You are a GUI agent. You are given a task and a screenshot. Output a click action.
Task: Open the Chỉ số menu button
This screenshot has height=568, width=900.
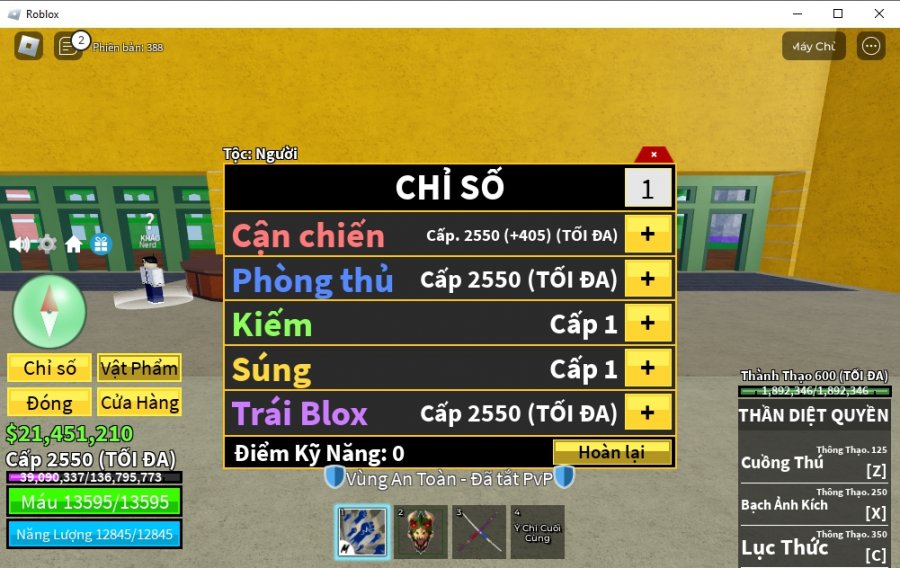click(x=50, y=368)
